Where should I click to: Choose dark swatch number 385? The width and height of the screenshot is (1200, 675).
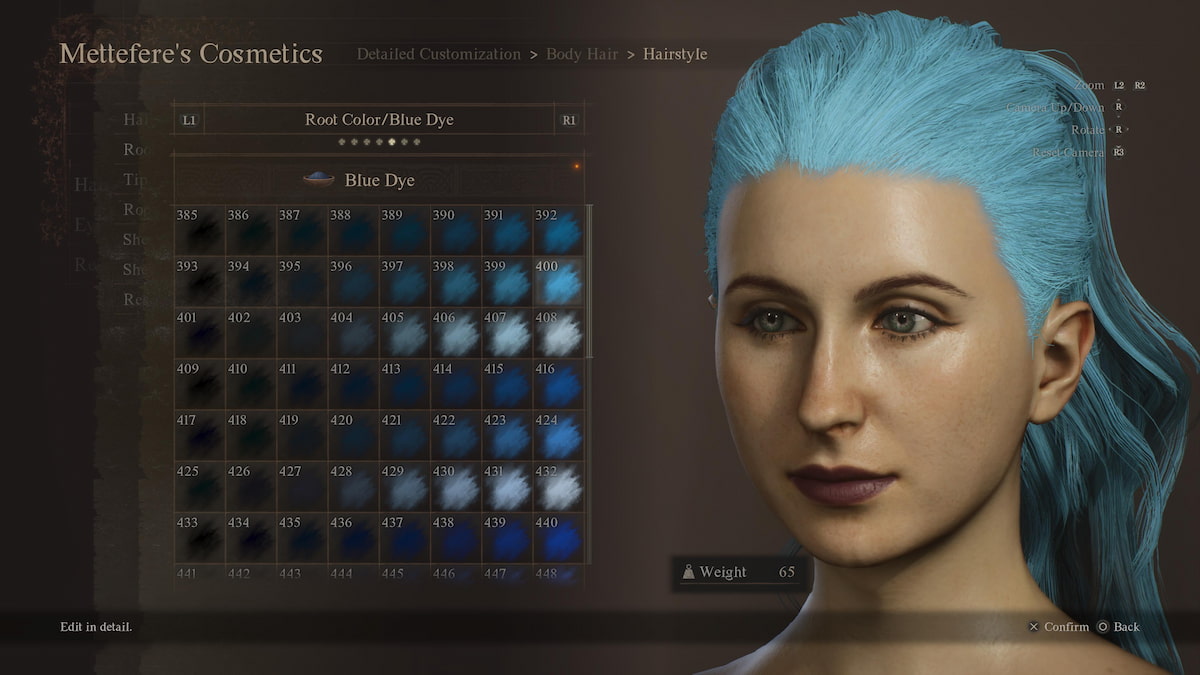pyautogui.click(x=200, y=231)
